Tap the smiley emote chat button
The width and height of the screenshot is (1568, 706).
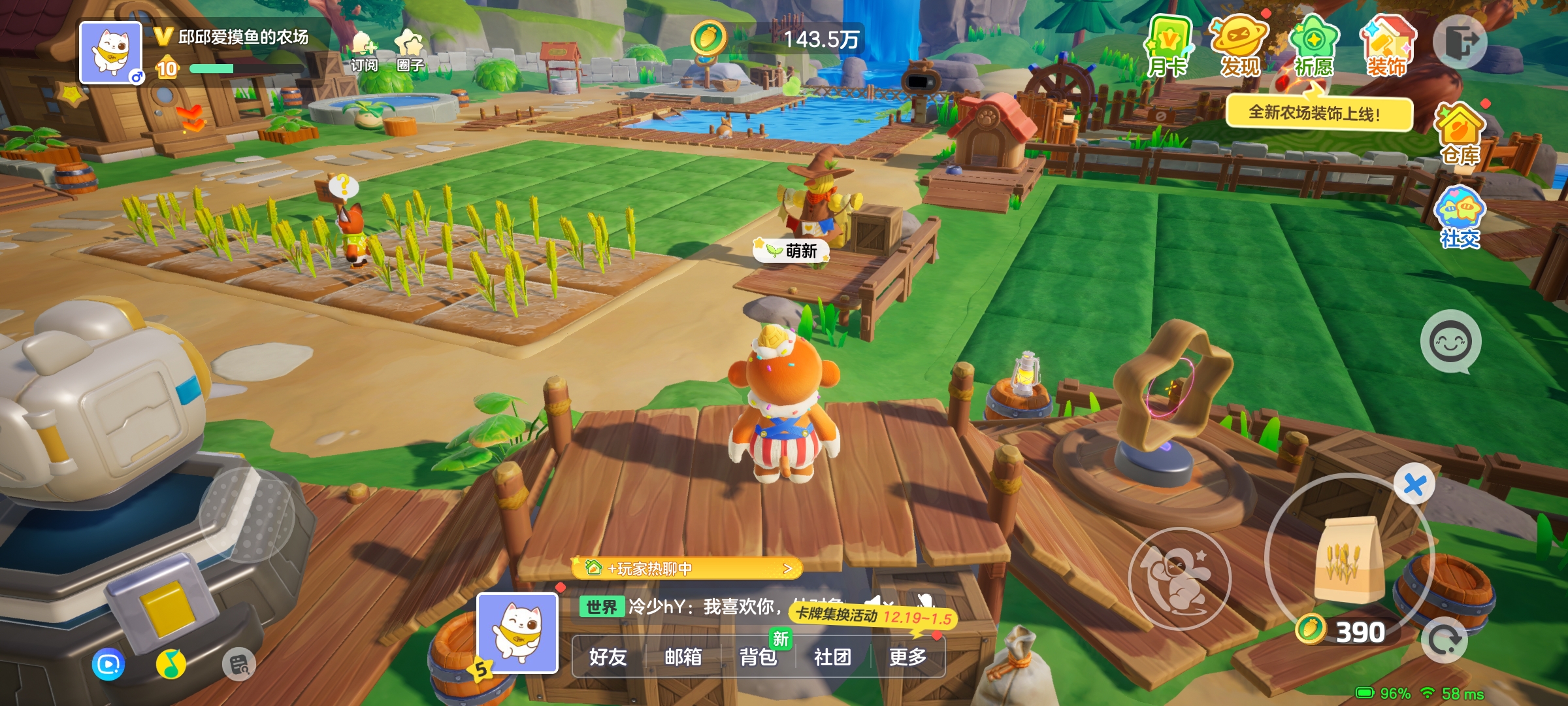(1450, 341)
